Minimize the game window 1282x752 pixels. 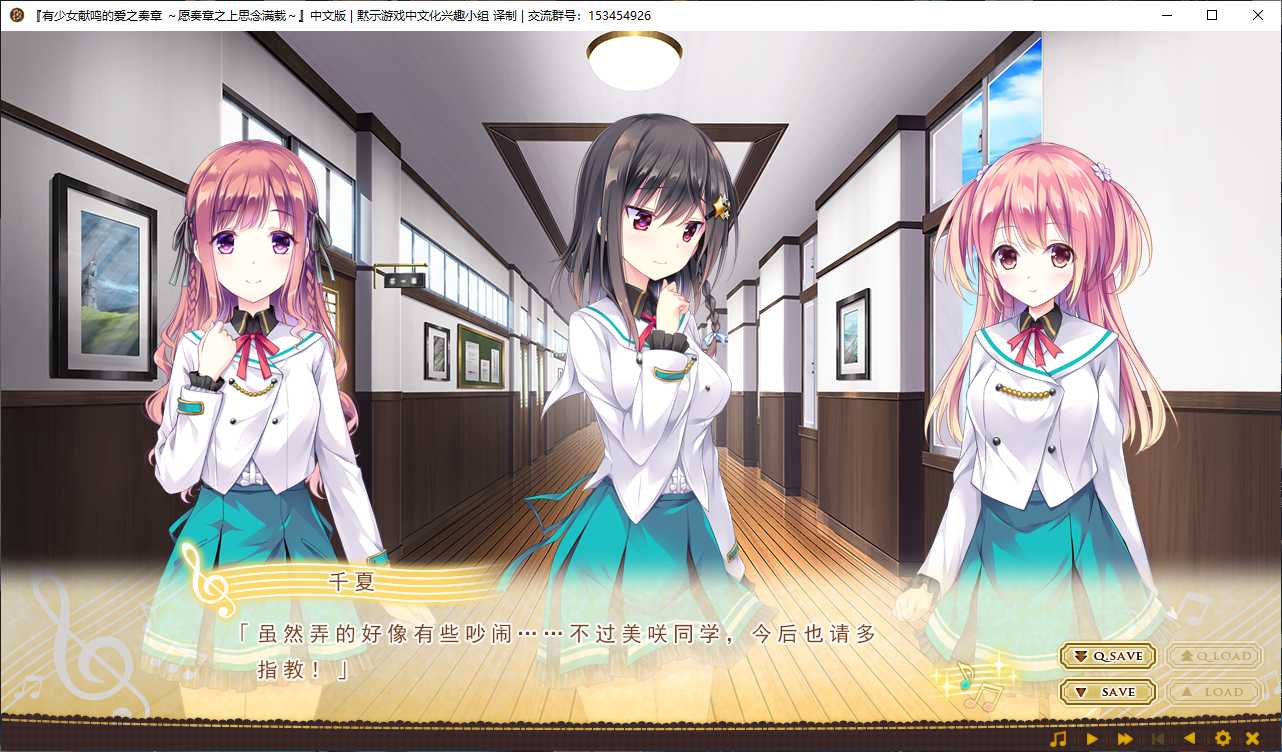coord(1165,15)
